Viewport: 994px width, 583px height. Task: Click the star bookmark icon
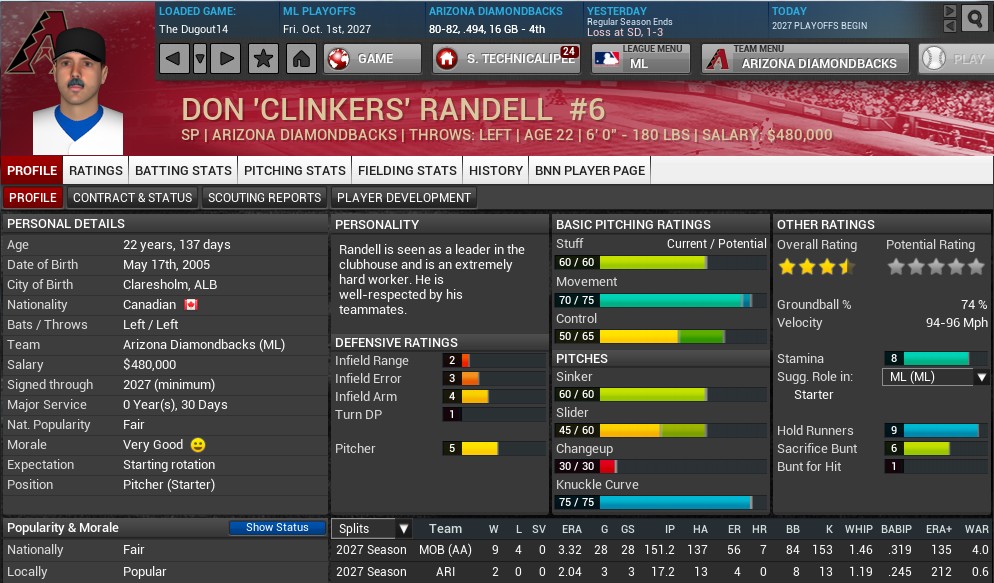pos(263,59)
